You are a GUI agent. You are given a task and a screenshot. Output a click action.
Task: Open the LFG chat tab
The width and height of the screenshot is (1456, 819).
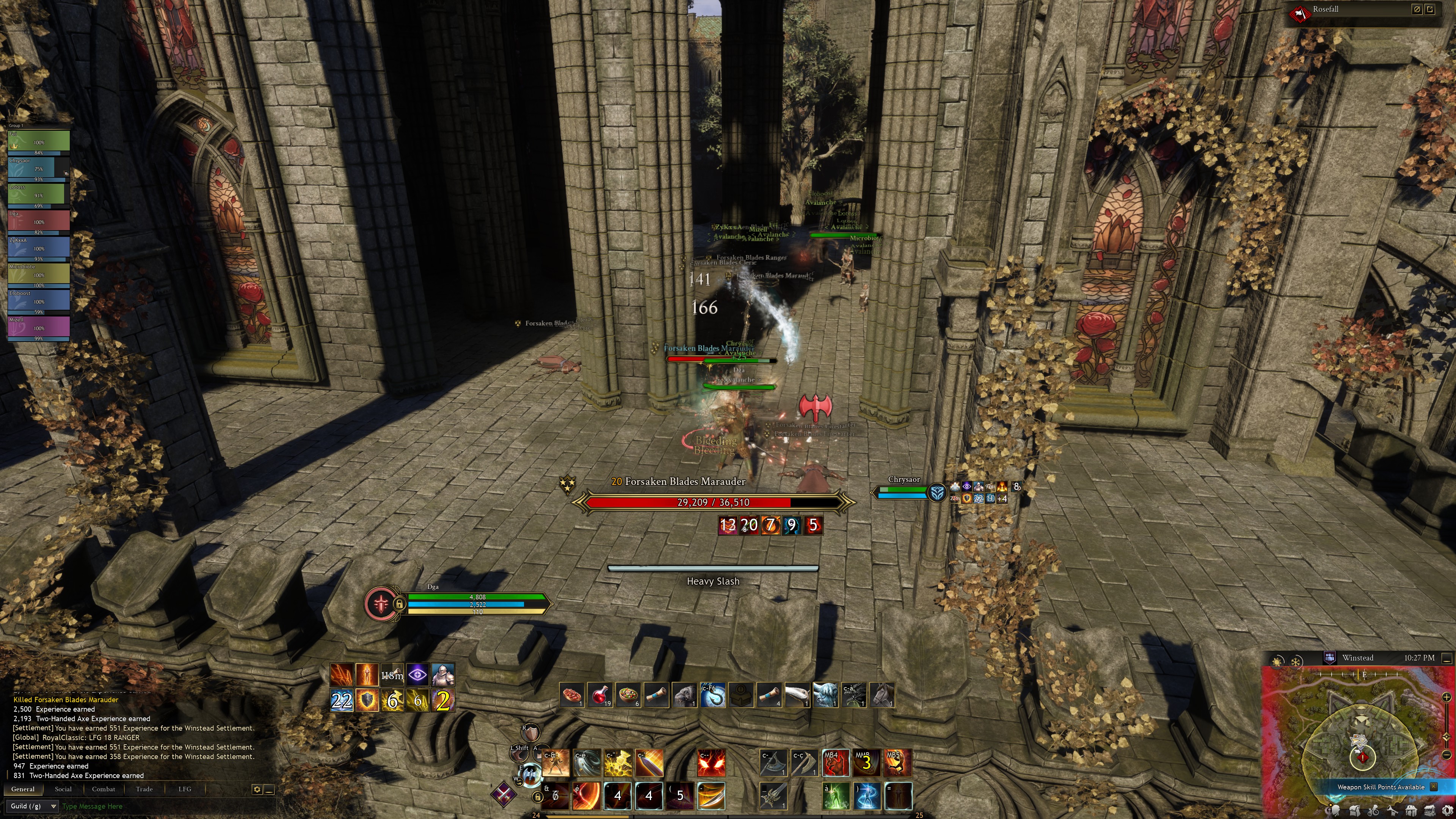pos(185,789)
